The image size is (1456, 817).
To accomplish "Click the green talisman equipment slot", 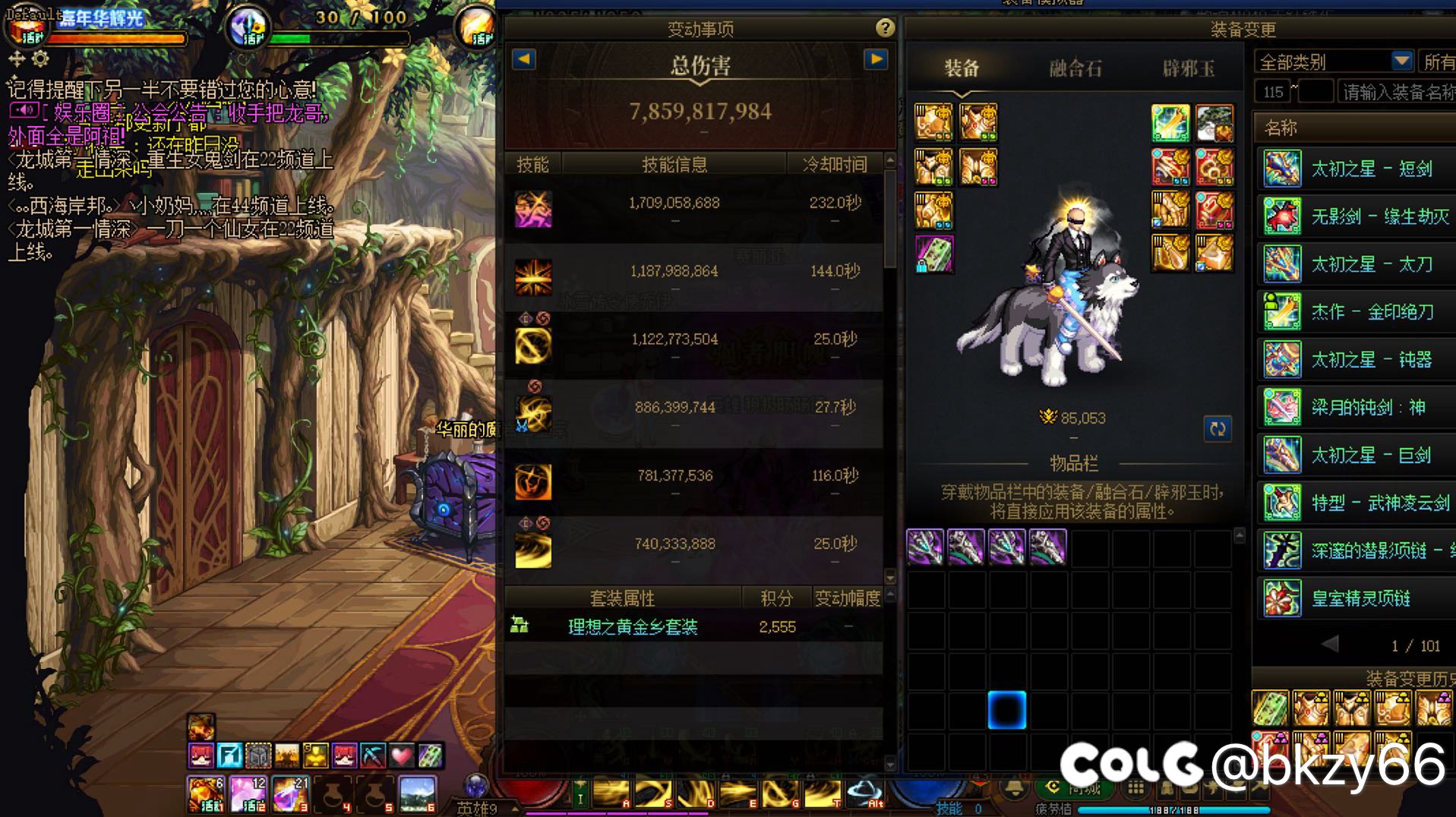I will [x=934, y=254].
